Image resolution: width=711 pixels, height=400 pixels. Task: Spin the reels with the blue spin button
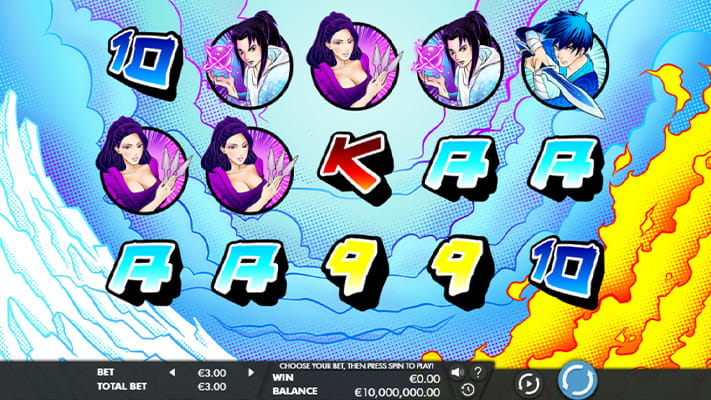577,381
